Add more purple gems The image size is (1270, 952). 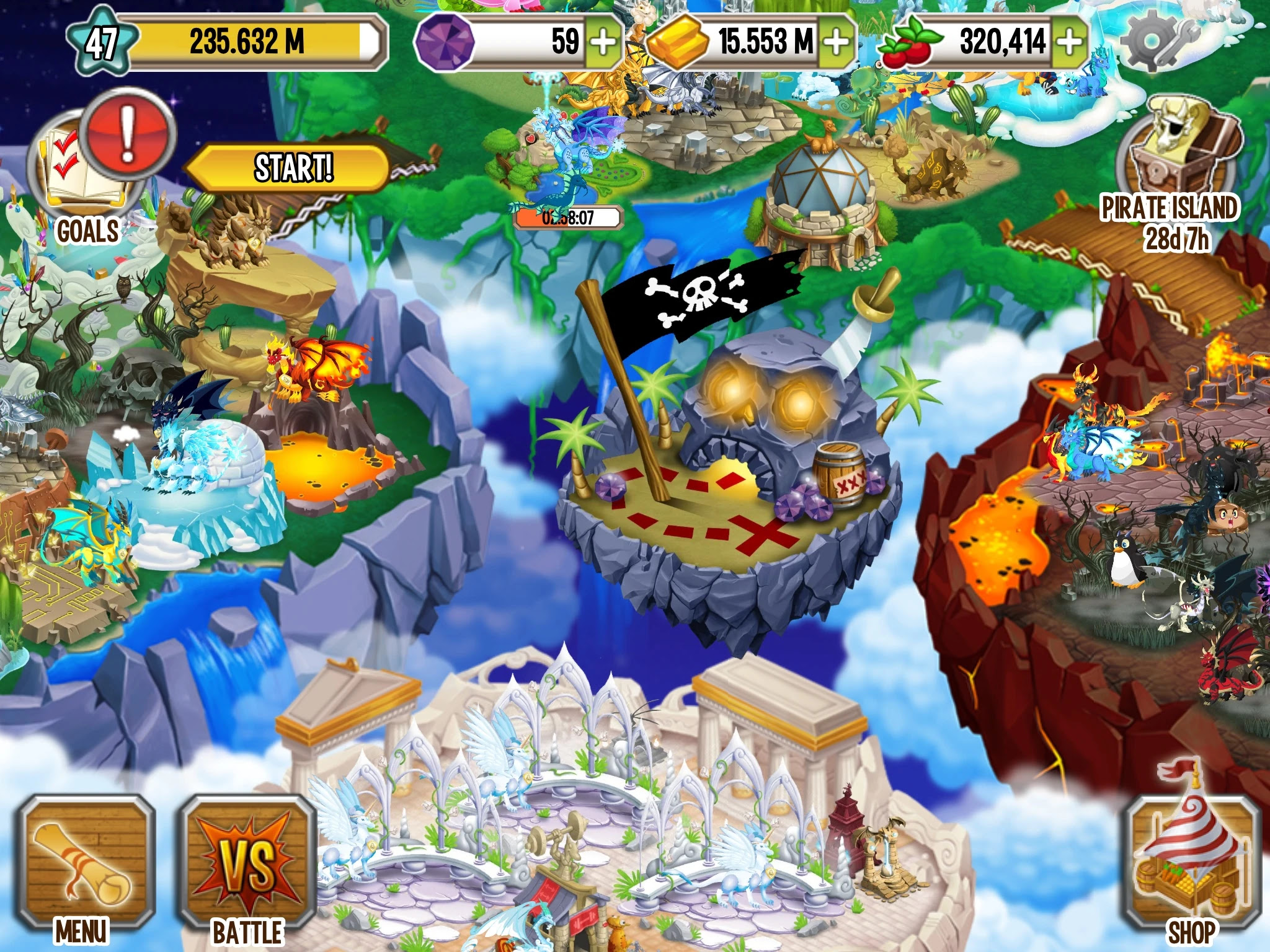[603, 42]
